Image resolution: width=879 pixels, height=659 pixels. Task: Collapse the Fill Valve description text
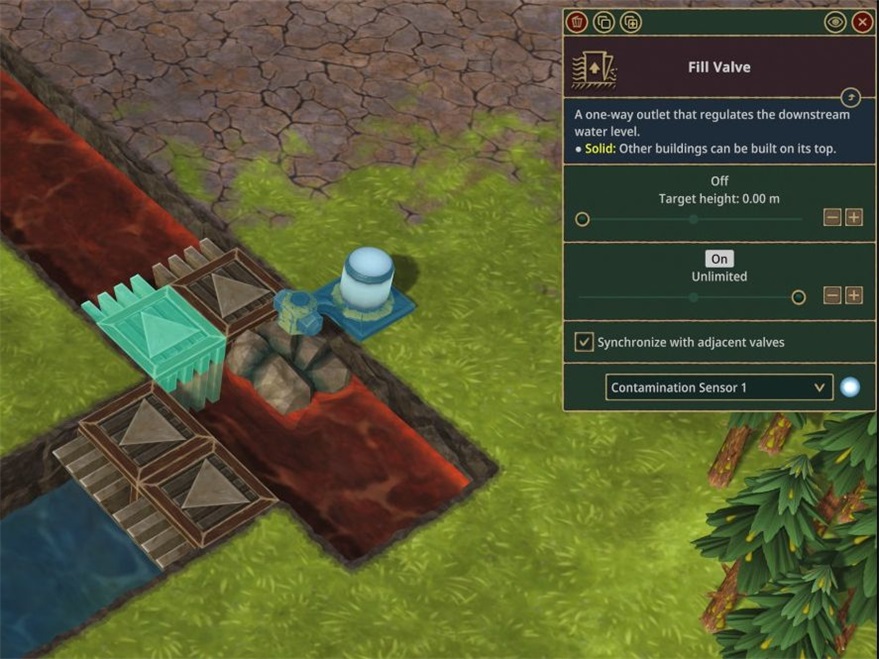pyautogui.click(x=849, y=97)
